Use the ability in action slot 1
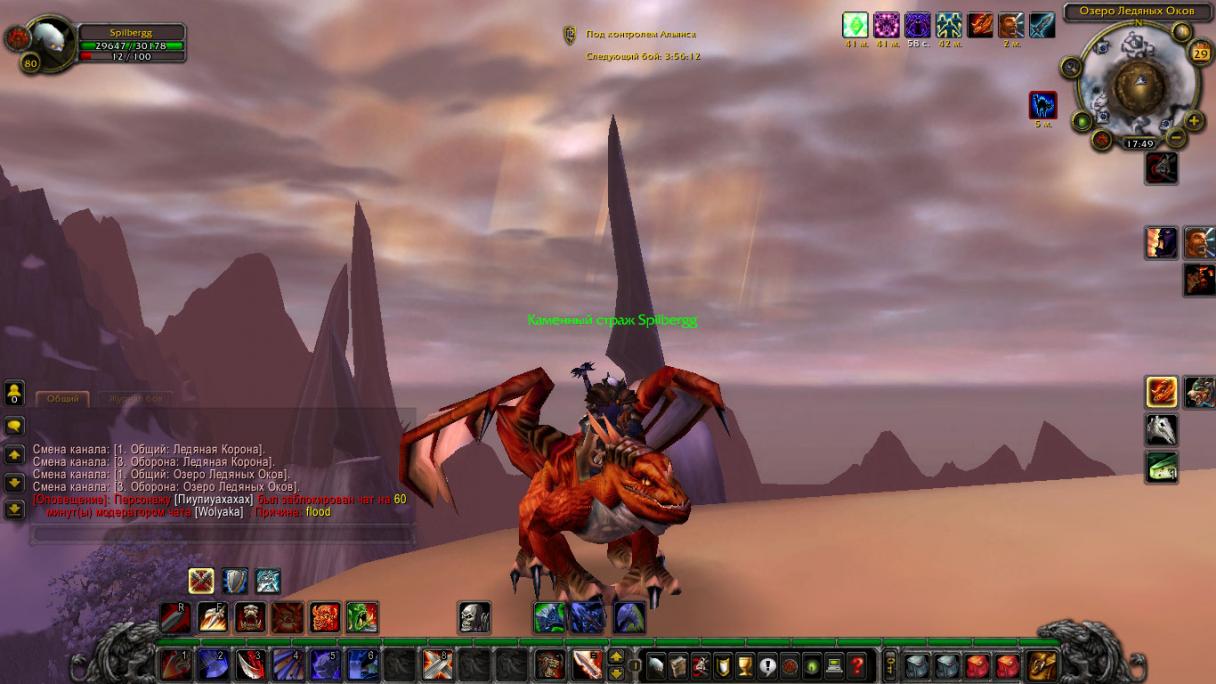The width and height of the screenshot is (1216, 684). tap(176, 665)
